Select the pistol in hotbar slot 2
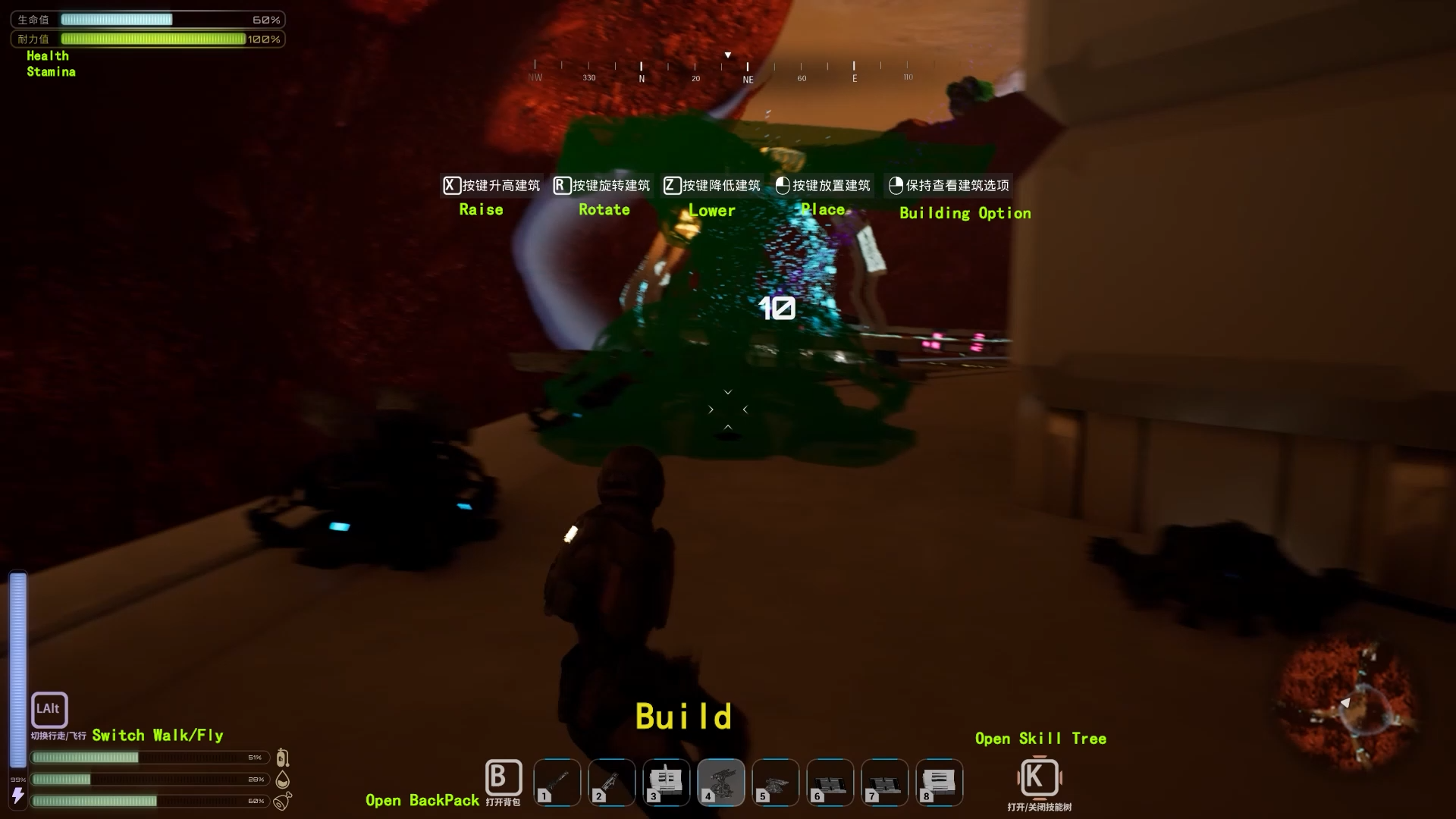 (612, 782)
